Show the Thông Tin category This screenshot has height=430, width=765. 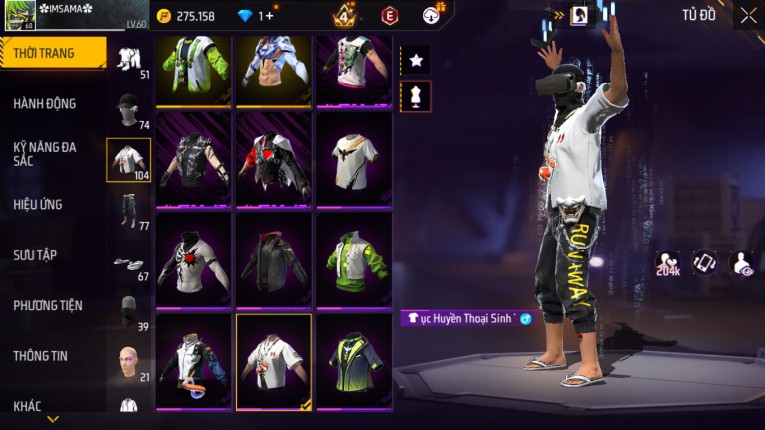pyautogui.click(x=40, y=355)
